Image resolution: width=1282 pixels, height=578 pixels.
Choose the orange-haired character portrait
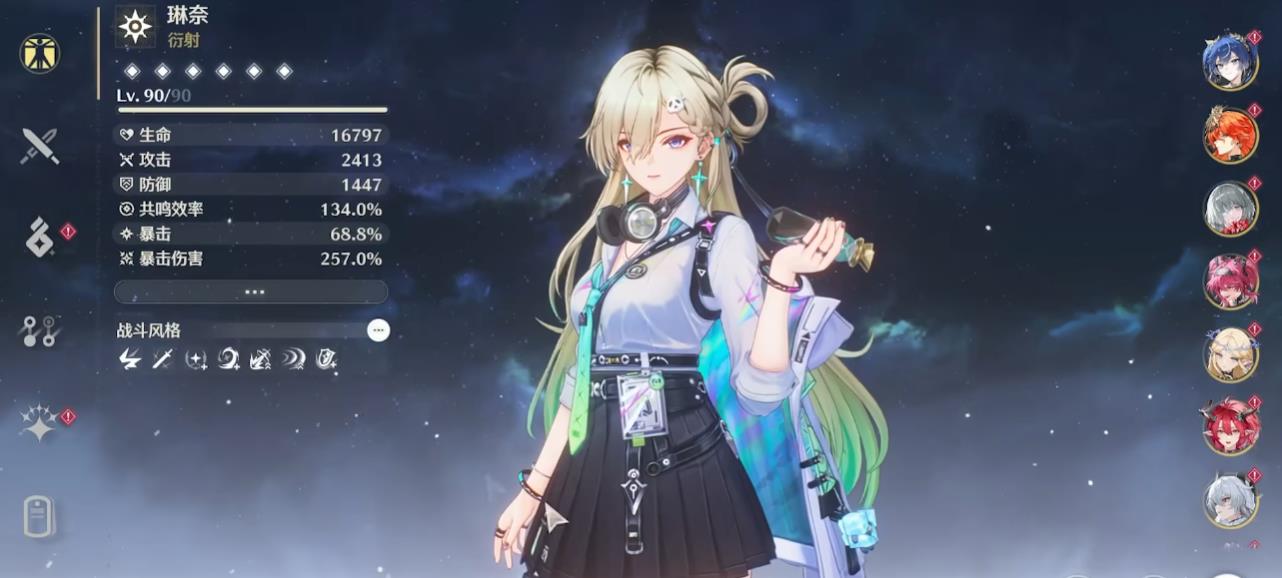point(1229,135)
